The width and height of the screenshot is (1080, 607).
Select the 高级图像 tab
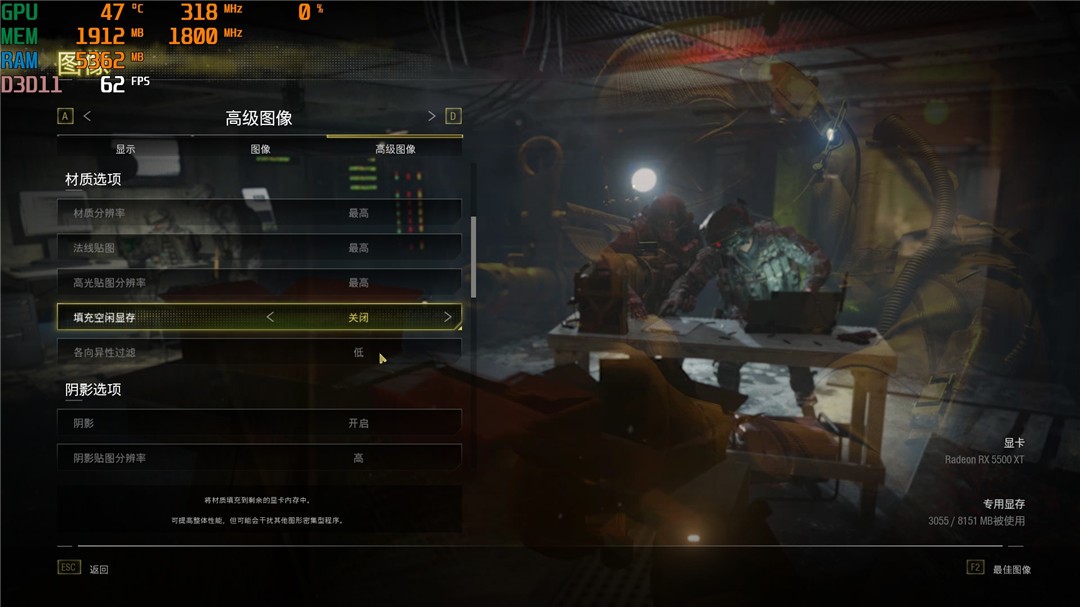tap(395, 149)
